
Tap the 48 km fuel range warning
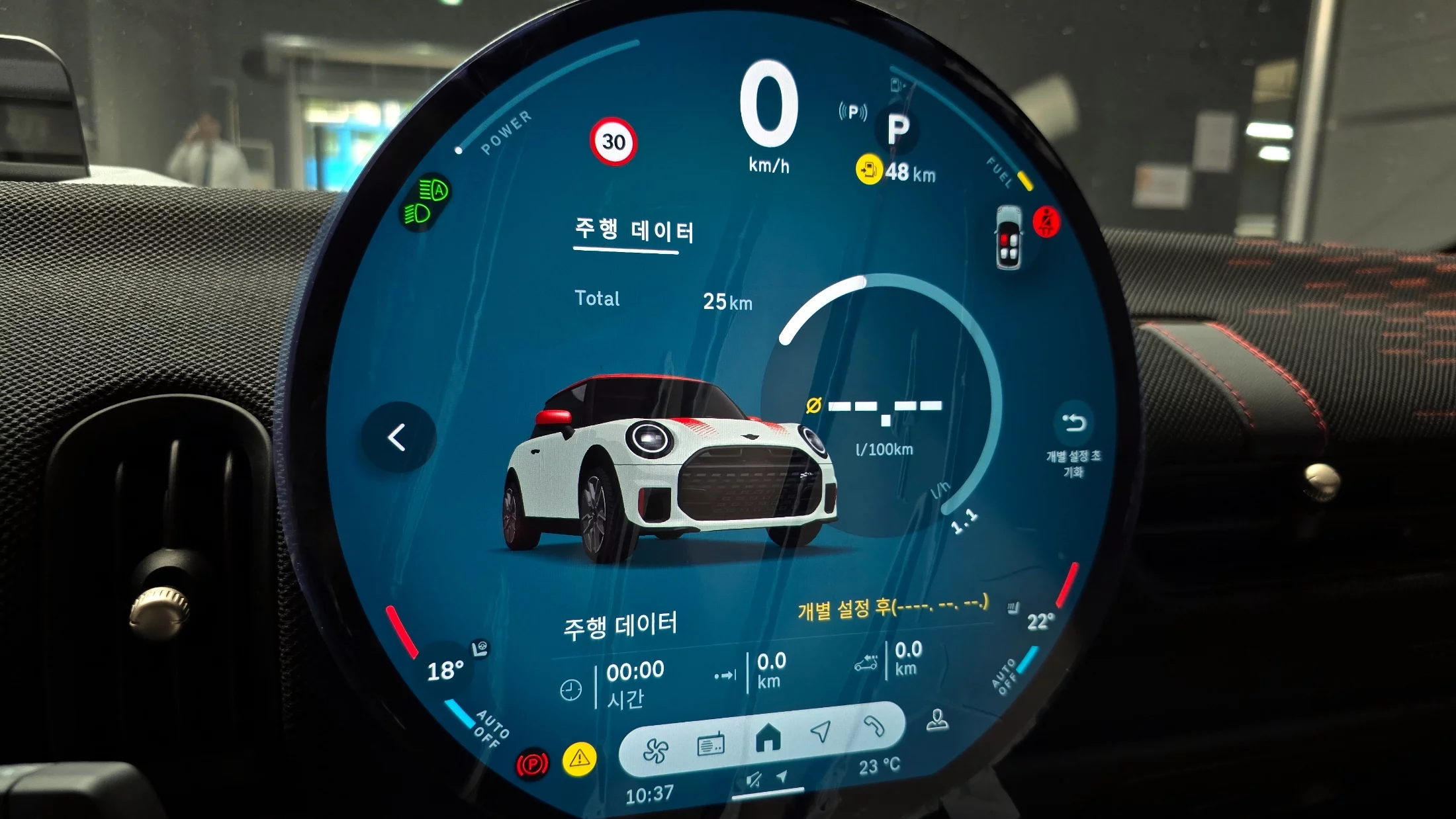coord(896,171)
